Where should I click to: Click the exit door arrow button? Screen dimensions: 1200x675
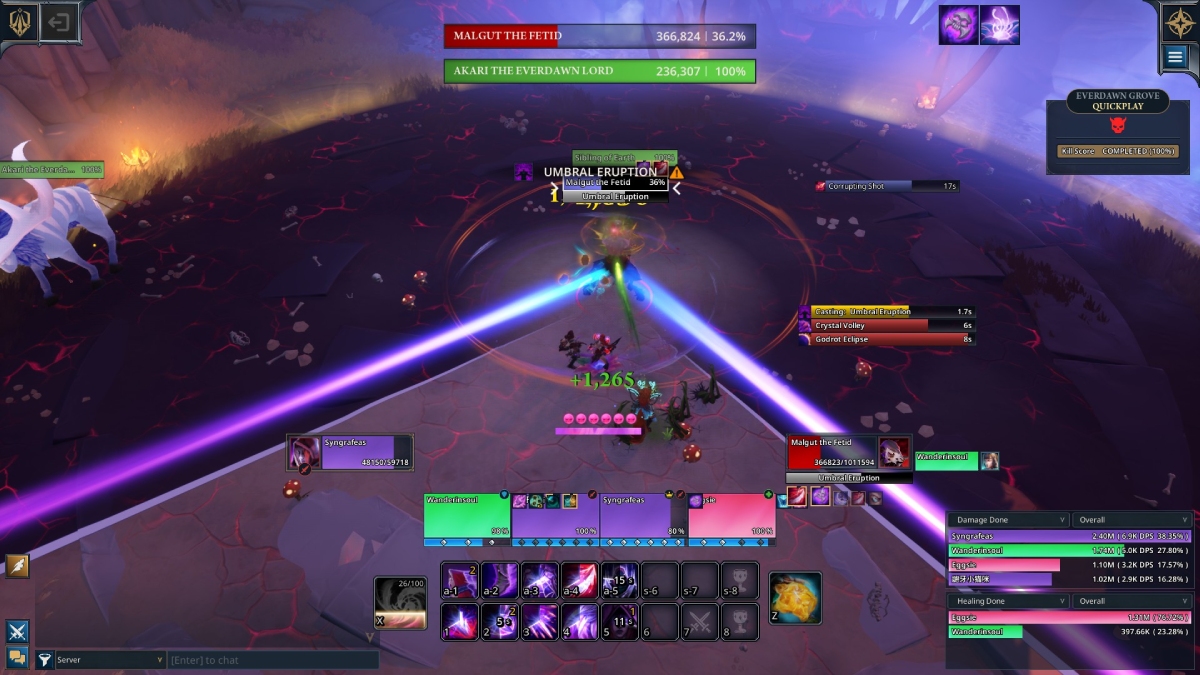[59, 23]
